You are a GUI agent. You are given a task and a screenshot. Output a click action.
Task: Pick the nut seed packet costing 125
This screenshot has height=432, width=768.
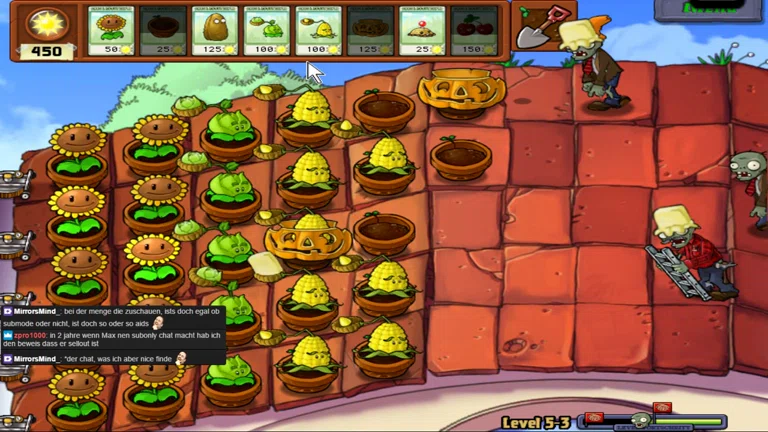coord(215,31)
